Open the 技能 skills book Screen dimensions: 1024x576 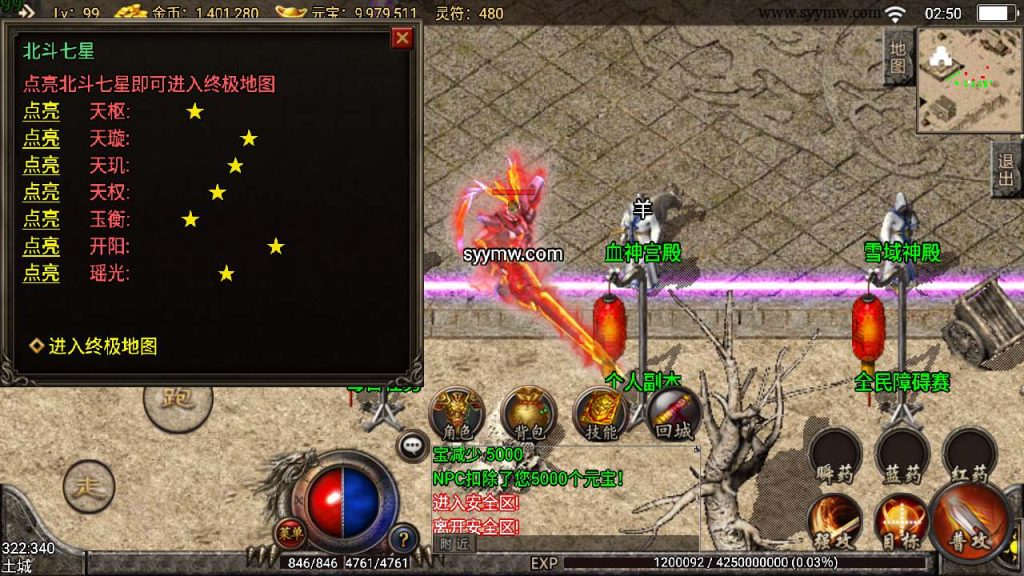[x=601, y=413]
